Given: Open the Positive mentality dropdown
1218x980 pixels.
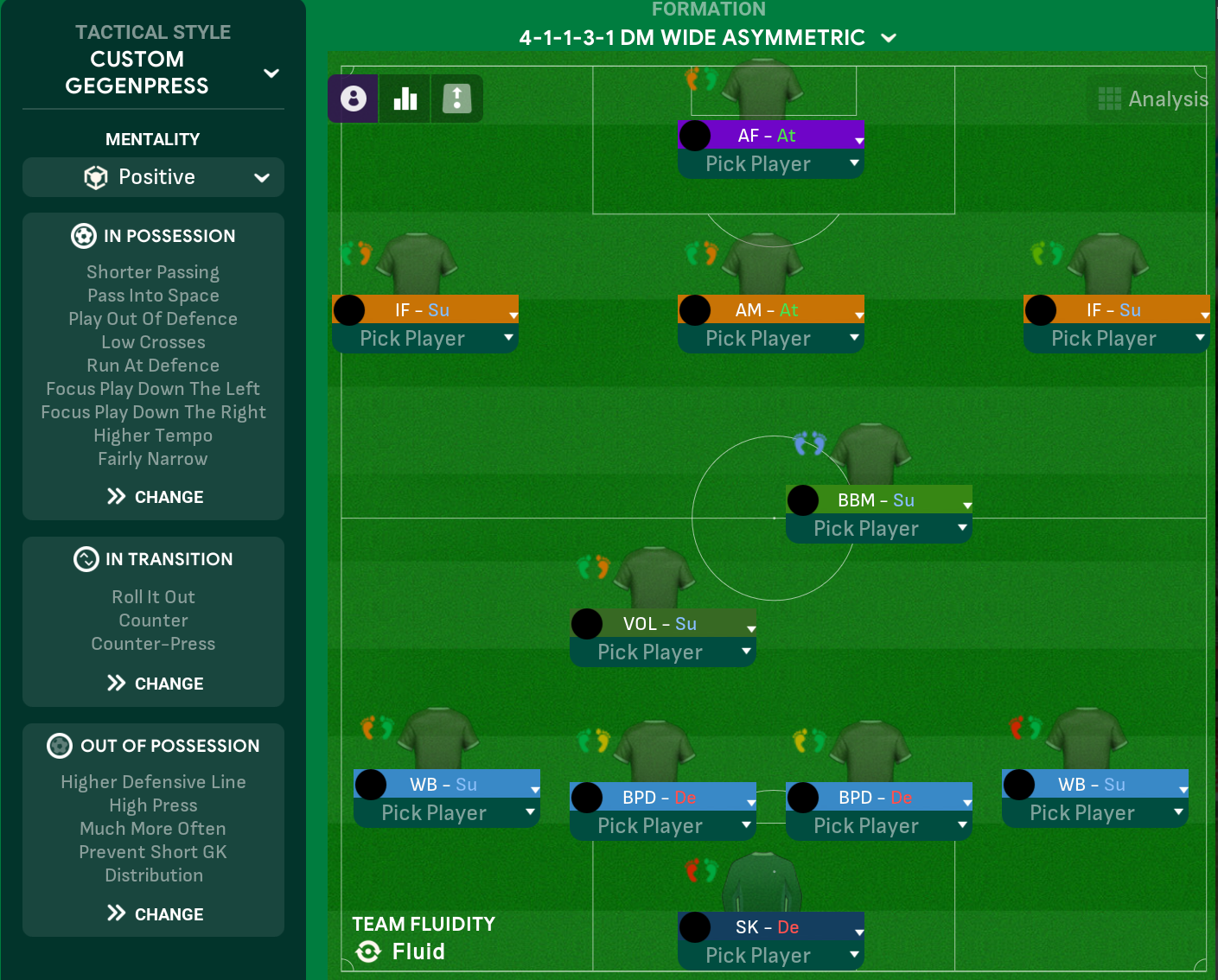Looking at the screenshot, I should tap(262, 176).
